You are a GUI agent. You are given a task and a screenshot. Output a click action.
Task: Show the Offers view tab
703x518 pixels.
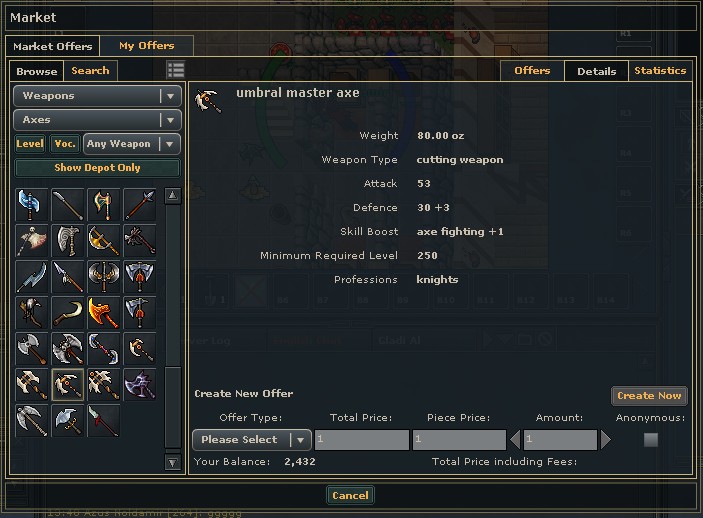(532, 71)
